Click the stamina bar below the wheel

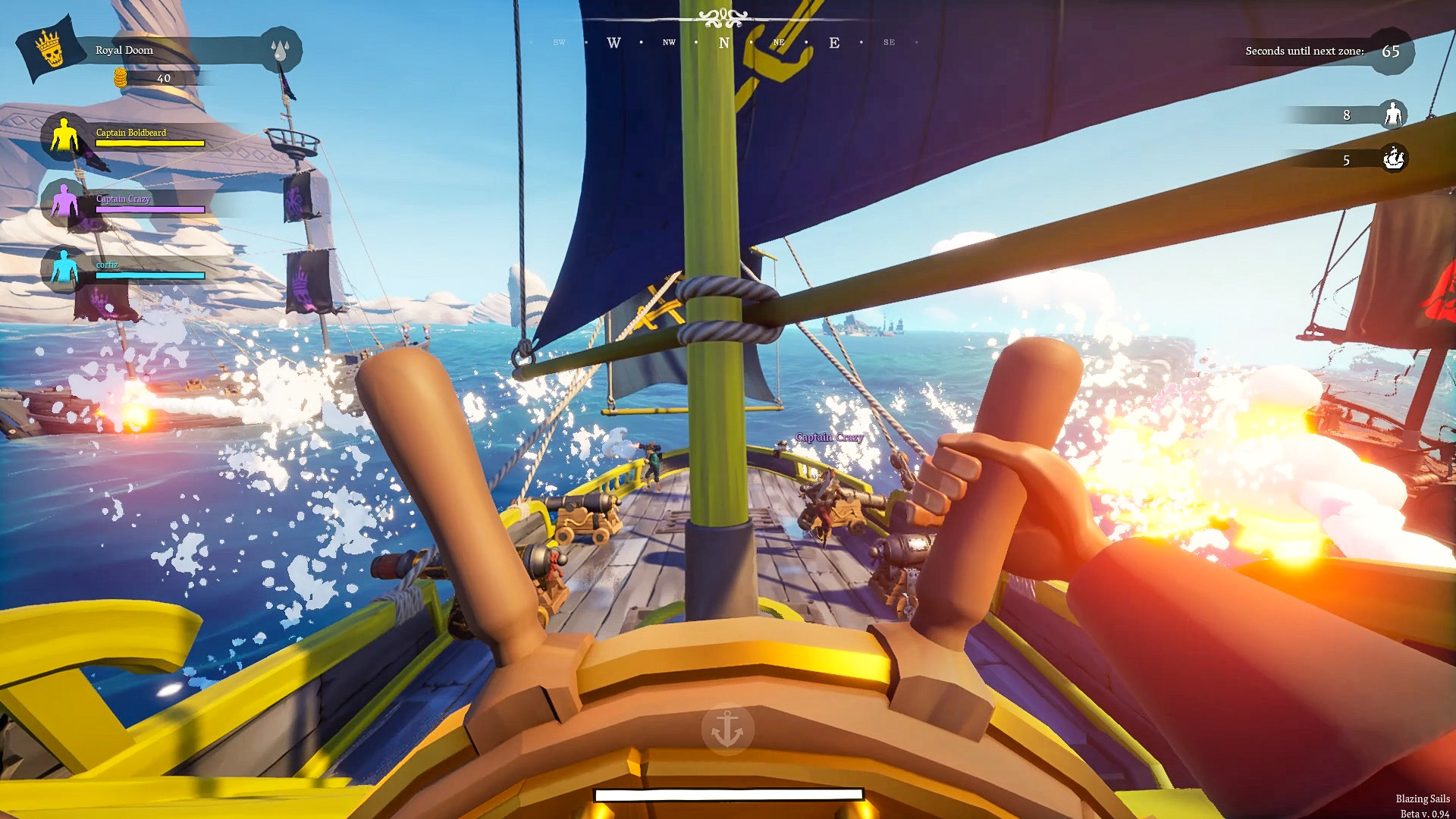(730, 794)
